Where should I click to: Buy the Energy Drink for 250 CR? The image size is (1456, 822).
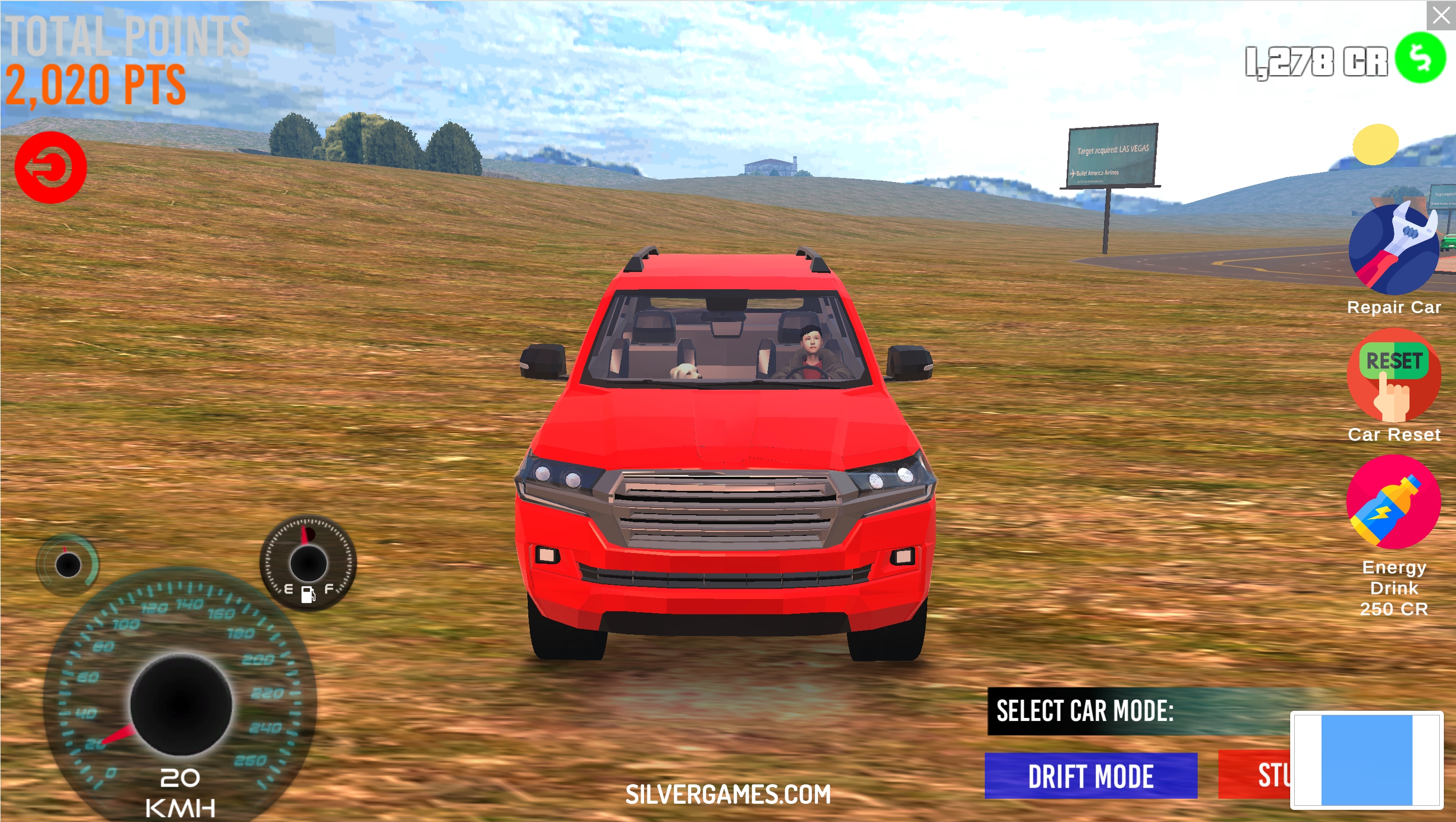[1393, 502]
